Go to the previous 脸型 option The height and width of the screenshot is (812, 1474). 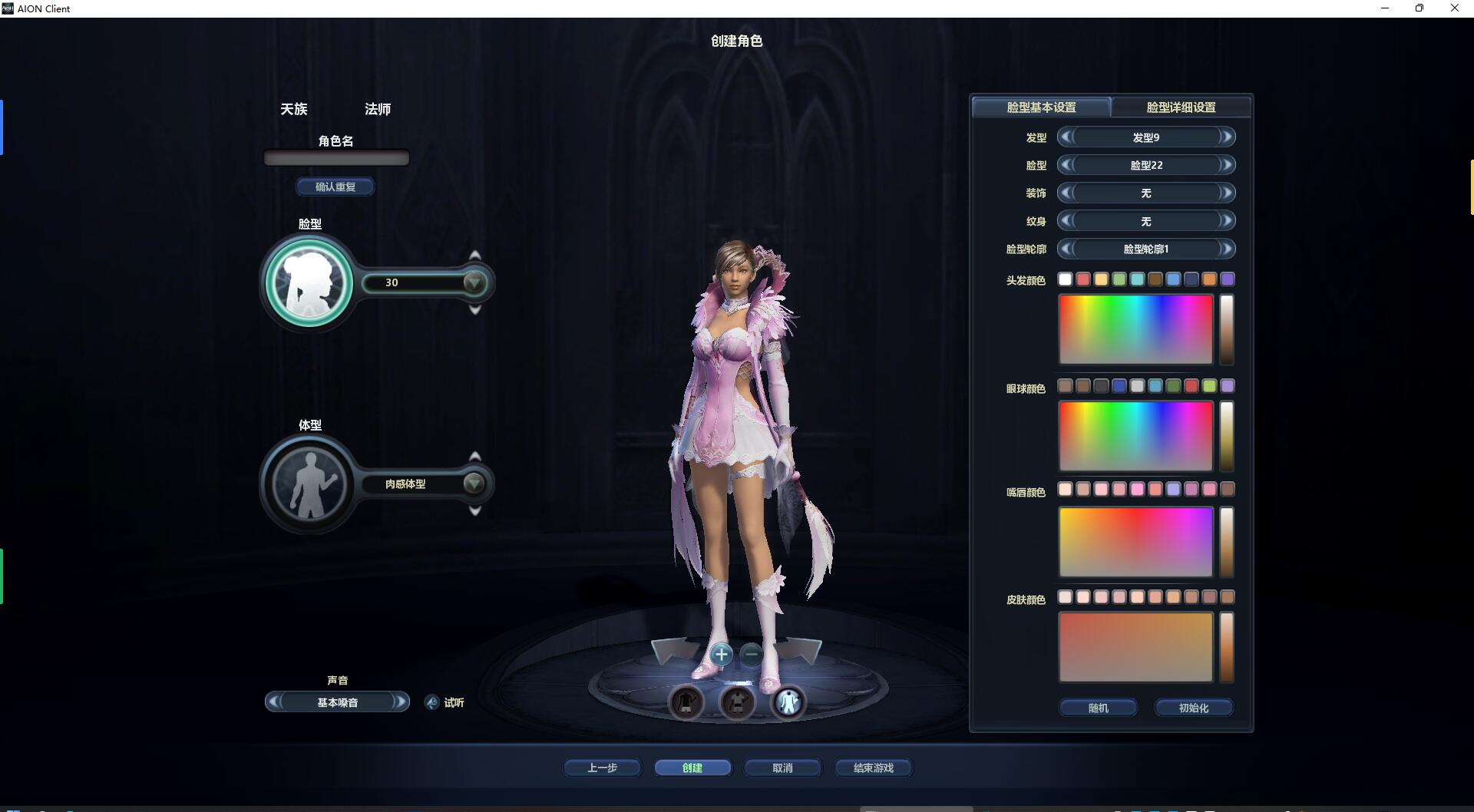click(x=1065, y=165)
